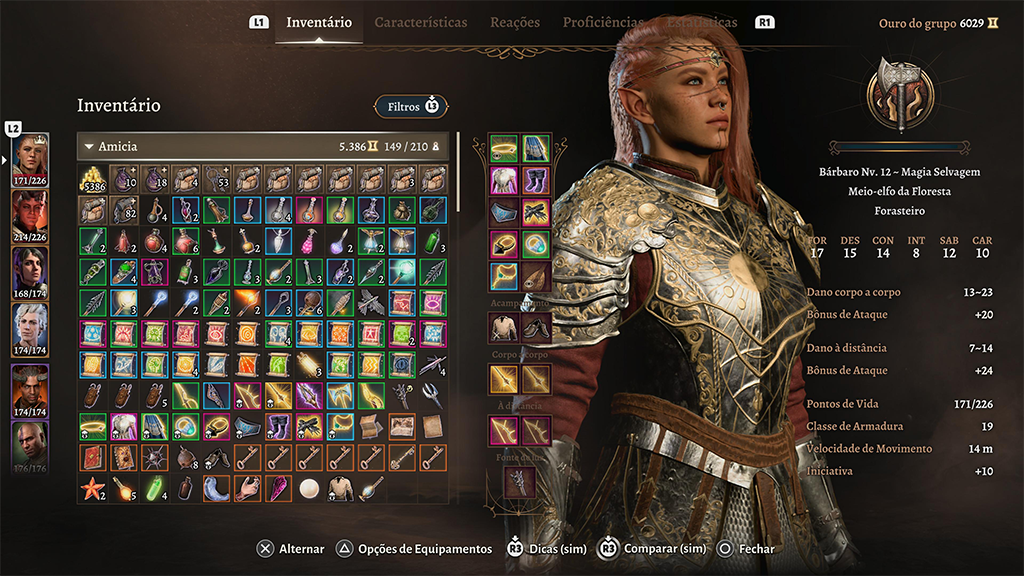Collapse the Amicia inventory header

[89, 147]
